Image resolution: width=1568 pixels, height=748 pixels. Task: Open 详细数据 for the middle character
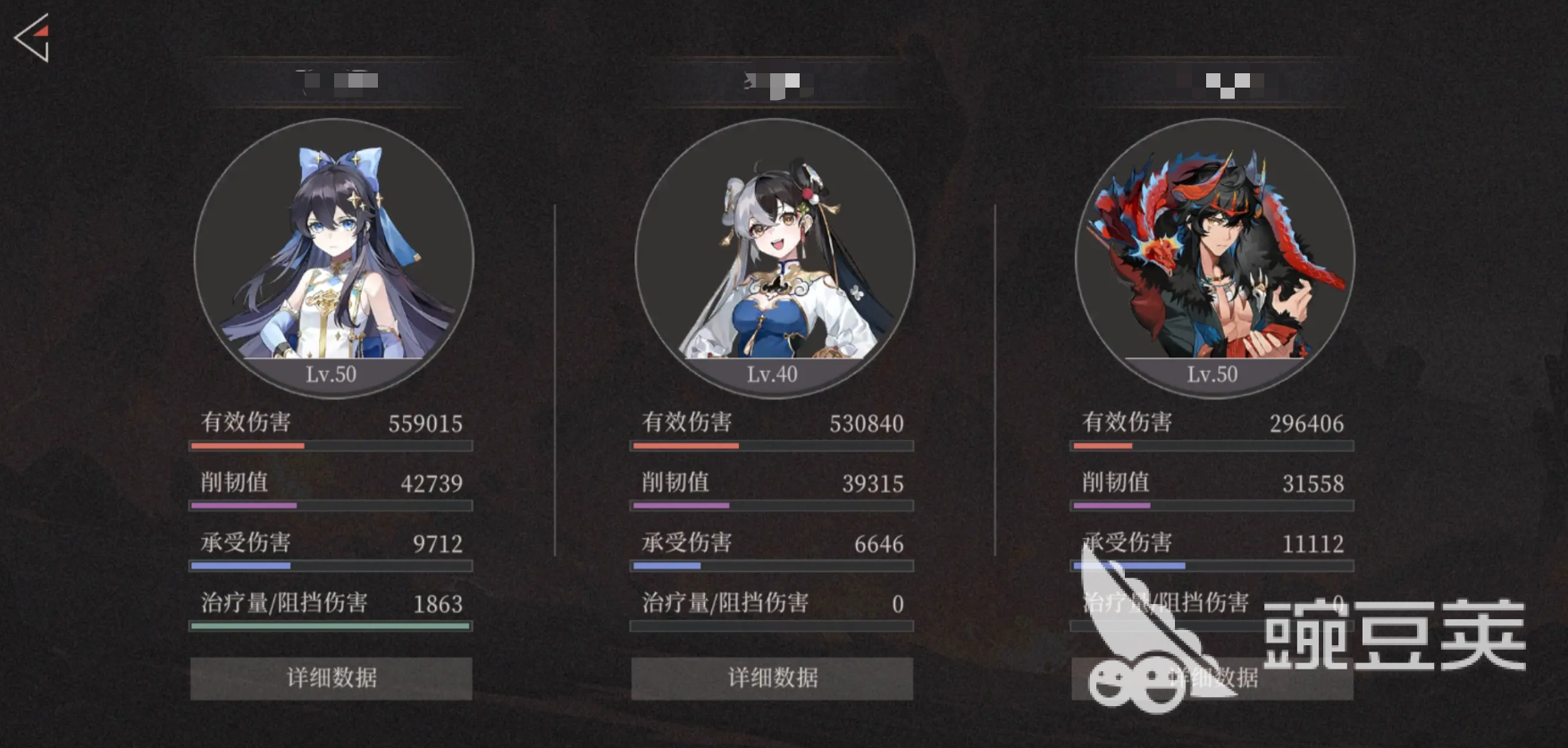[773, 678]
